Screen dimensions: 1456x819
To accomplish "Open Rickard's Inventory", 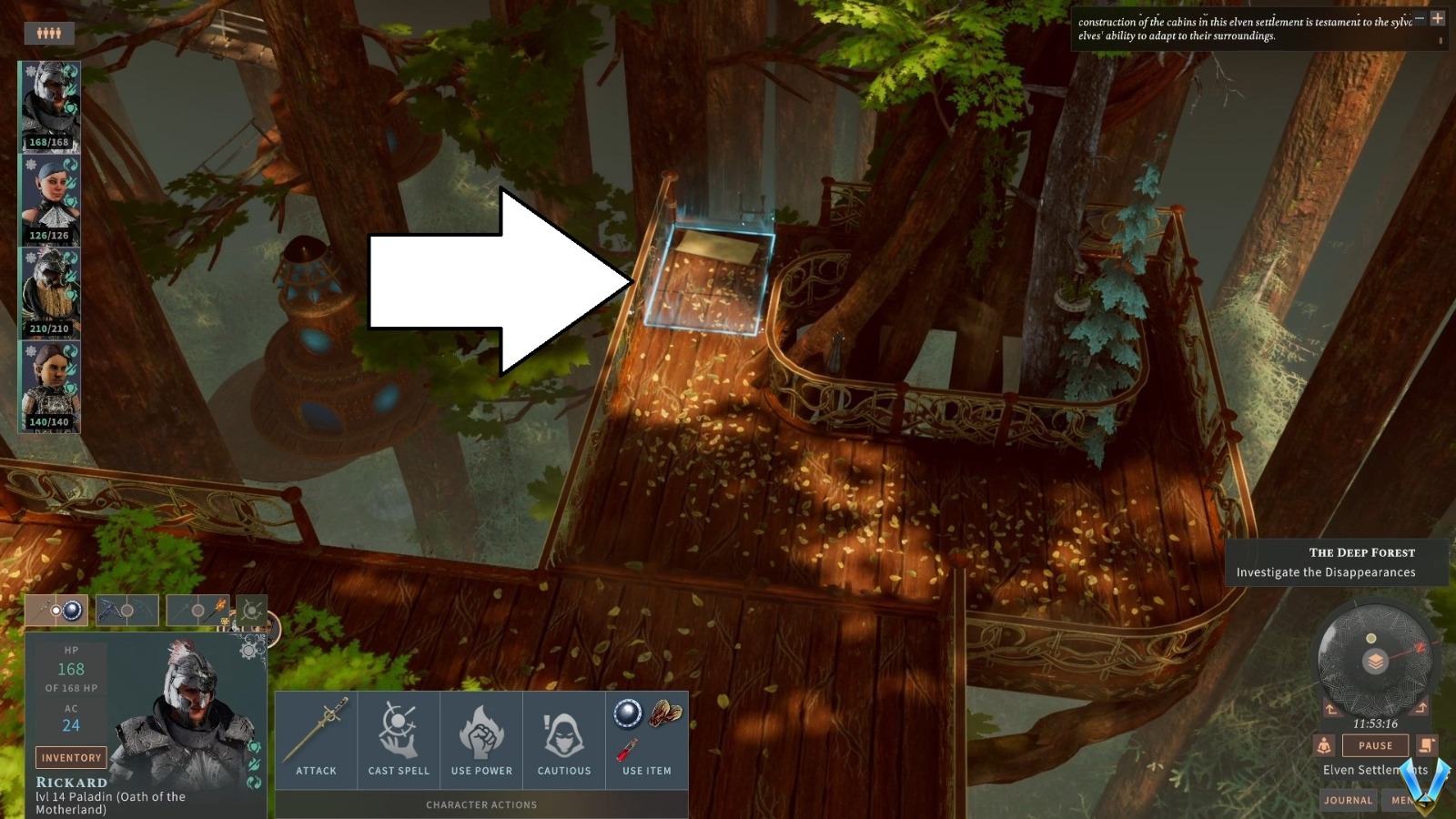I will 71,757.
